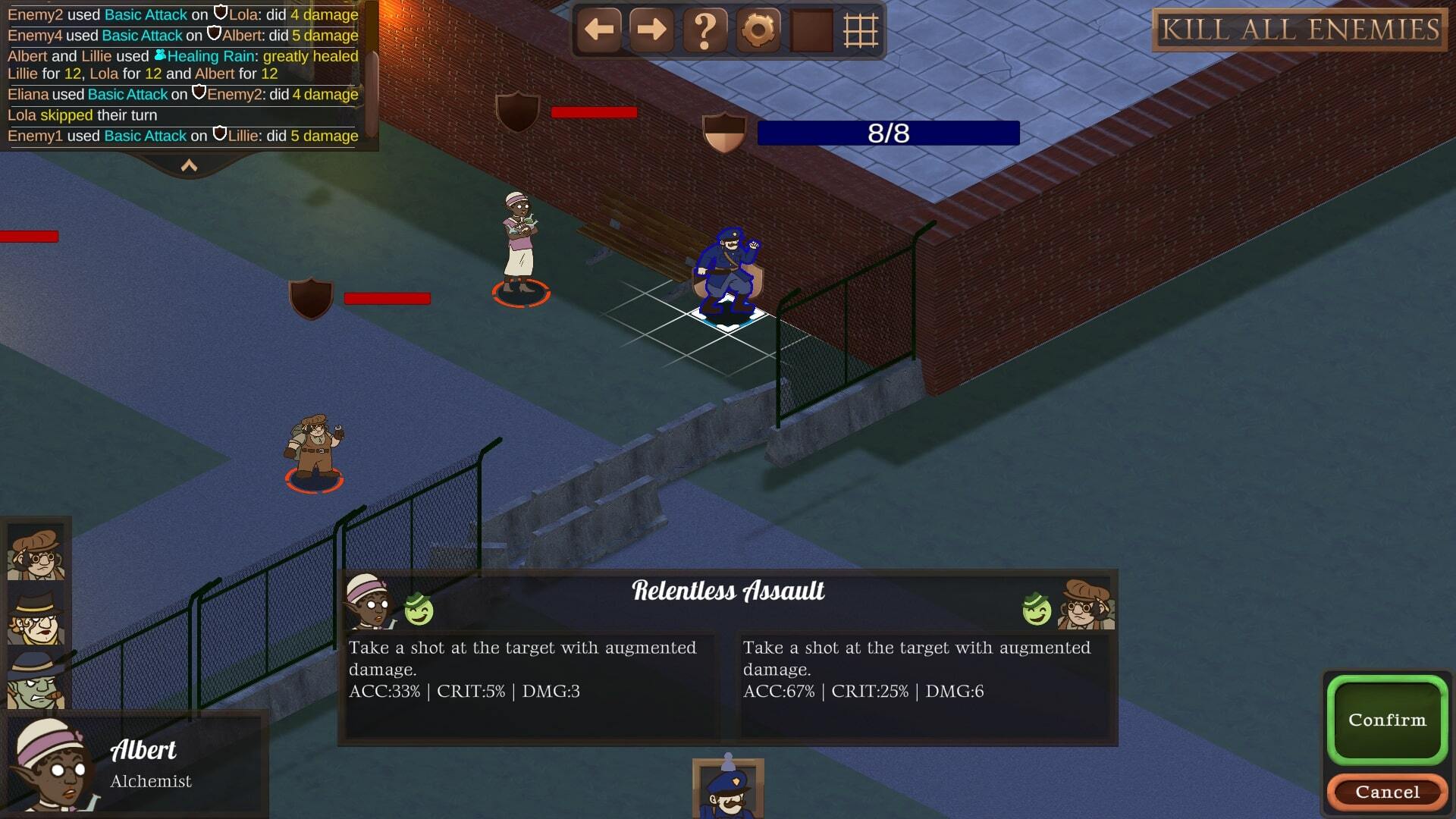This screenshot has height=819, width=1456.
Task: Click the right arrow toolbar button
Action: tap(651, 30)
